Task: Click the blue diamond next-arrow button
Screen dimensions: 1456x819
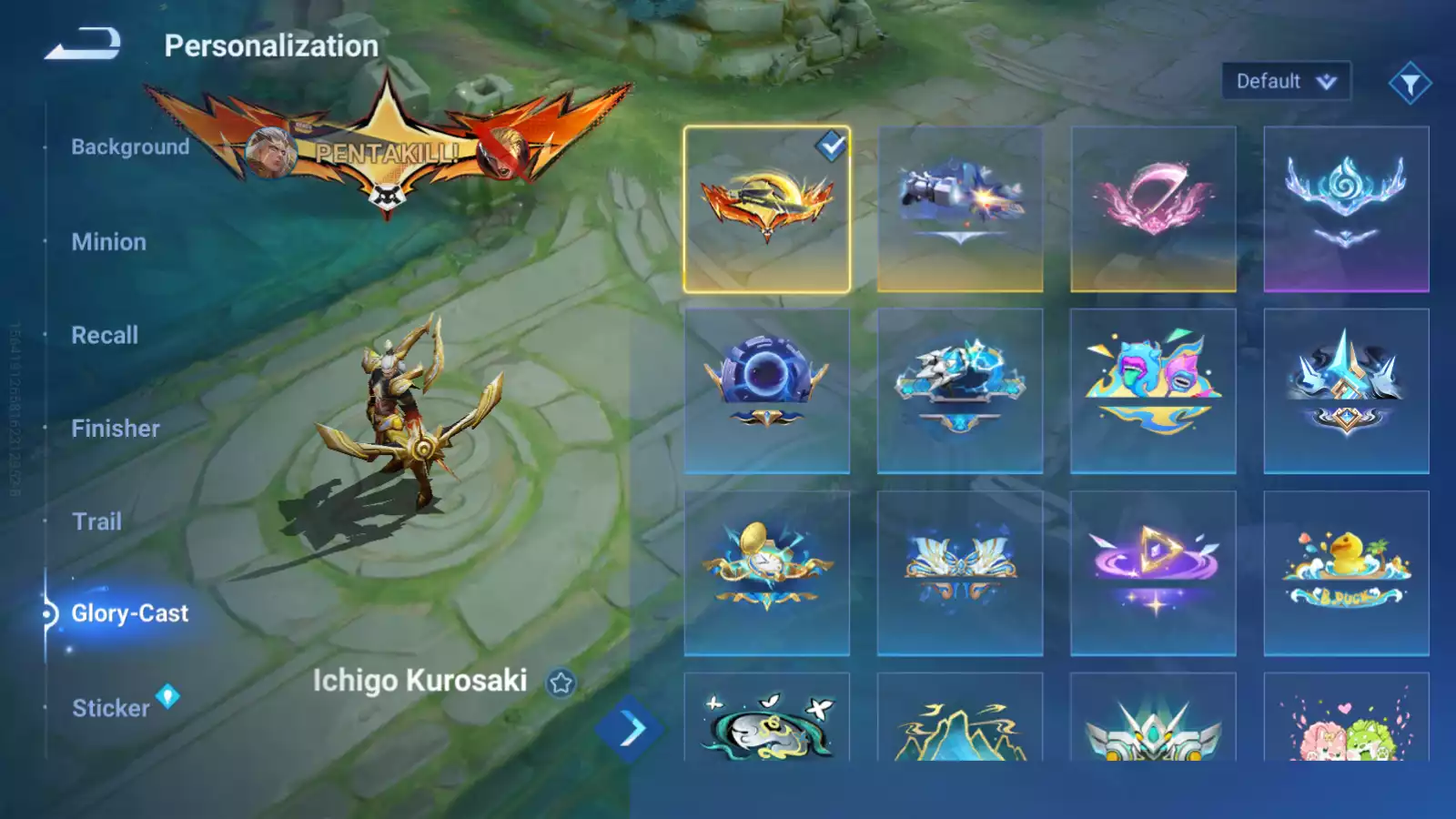Action: coord(629,729)
